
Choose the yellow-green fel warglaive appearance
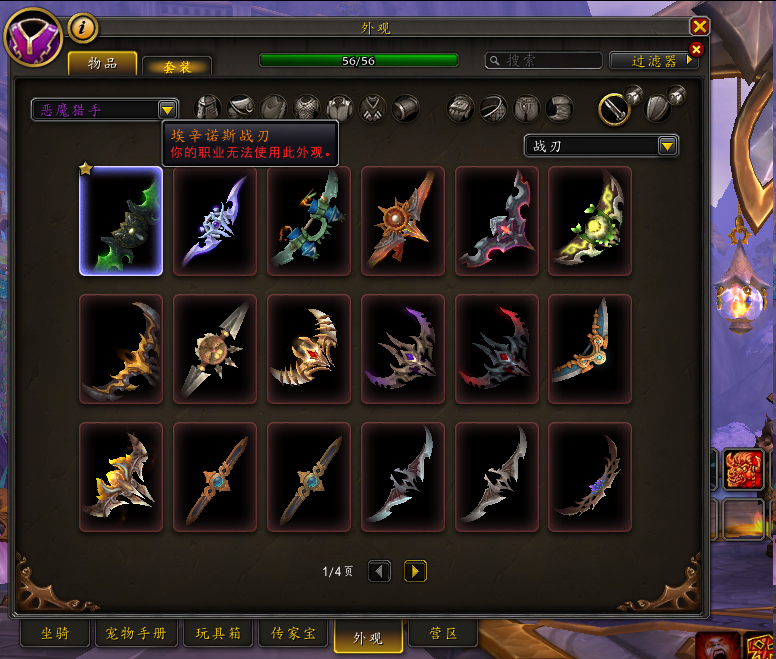(x=590, y=221)
